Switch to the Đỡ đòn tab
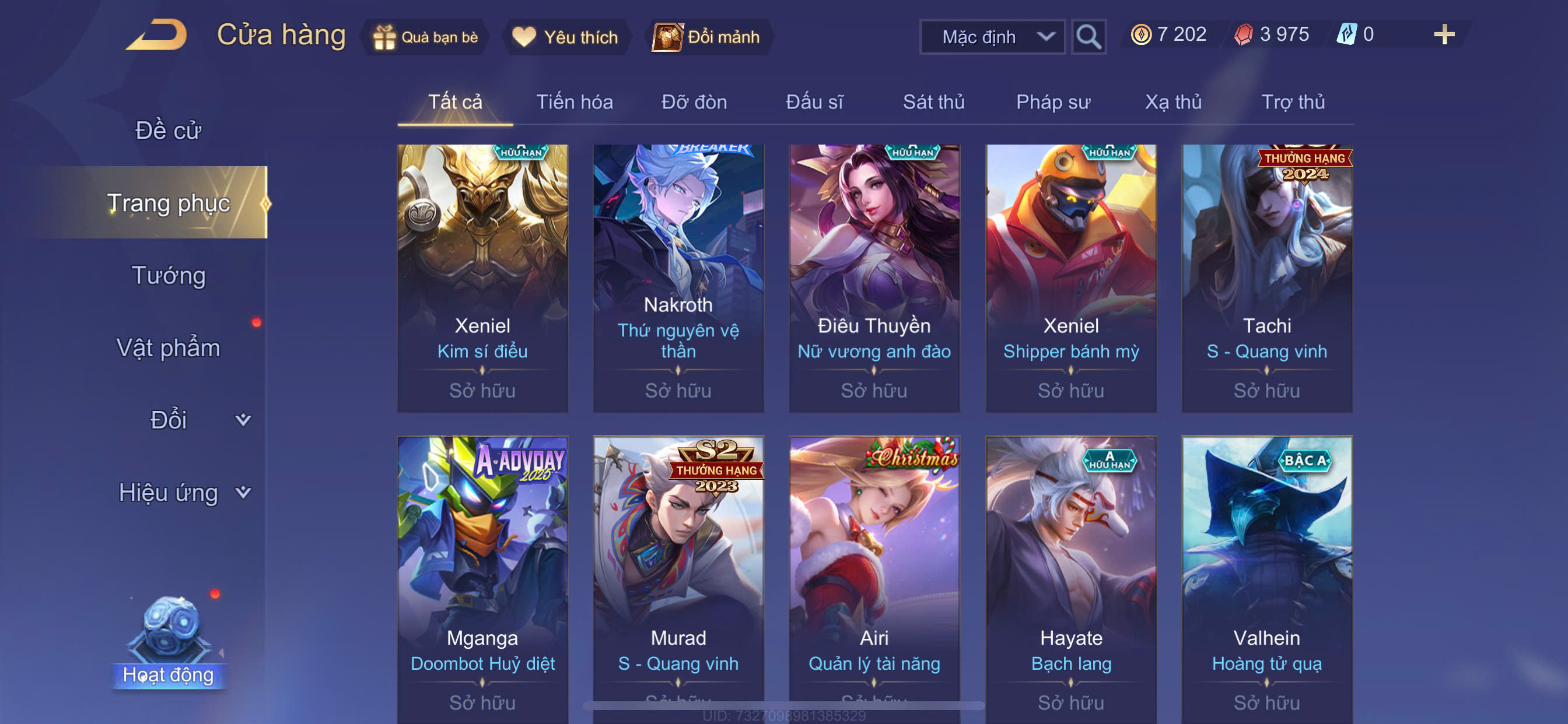Screen dimensions: 1568x724 694,101
